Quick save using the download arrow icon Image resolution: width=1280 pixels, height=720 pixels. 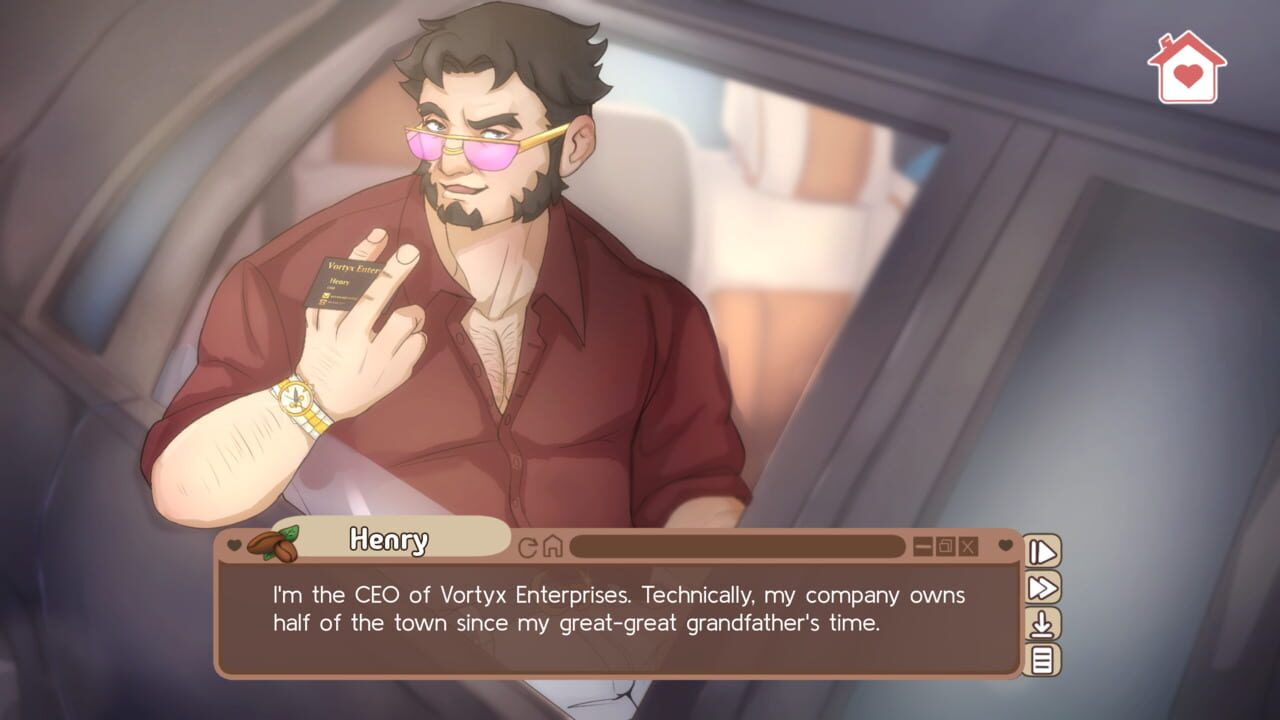coord(1041,621)
